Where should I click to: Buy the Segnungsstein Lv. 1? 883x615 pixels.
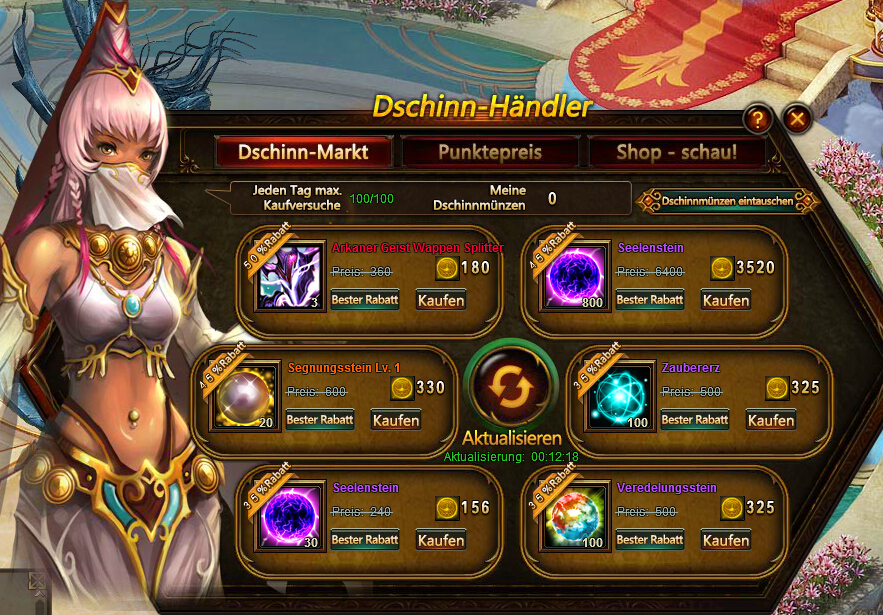click(395, 420)
